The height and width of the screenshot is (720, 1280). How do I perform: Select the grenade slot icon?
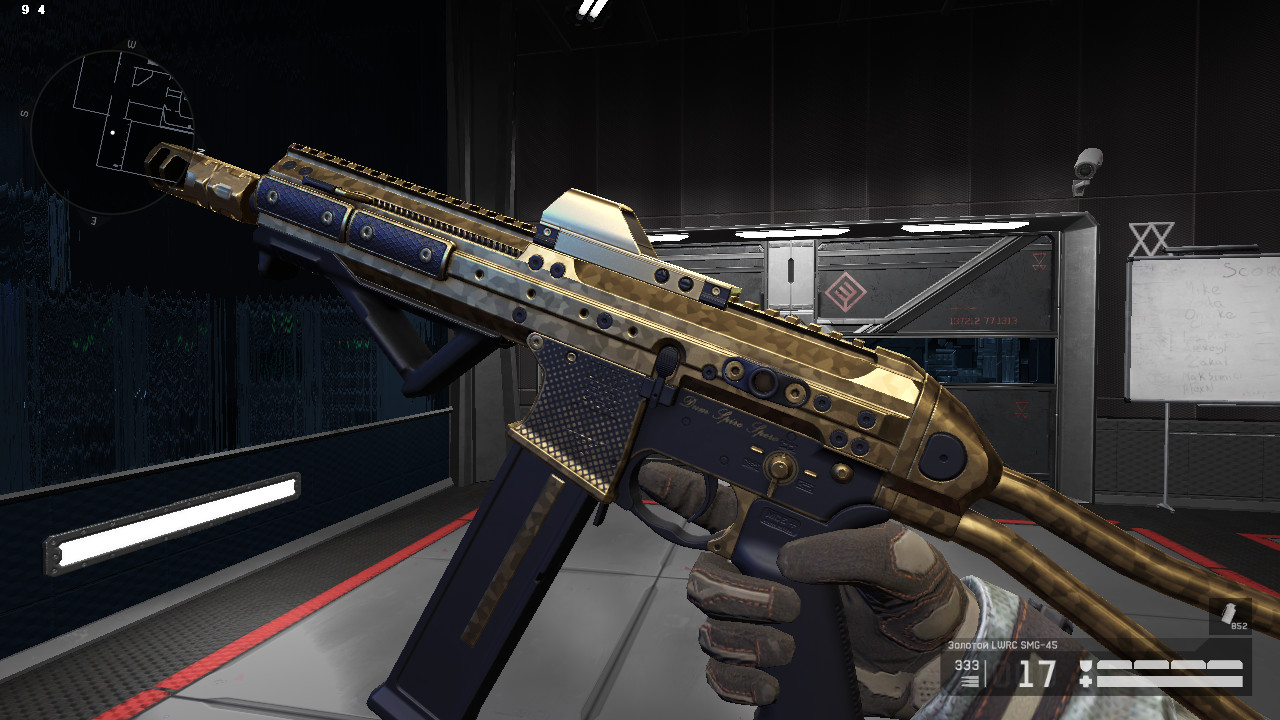1230,616
